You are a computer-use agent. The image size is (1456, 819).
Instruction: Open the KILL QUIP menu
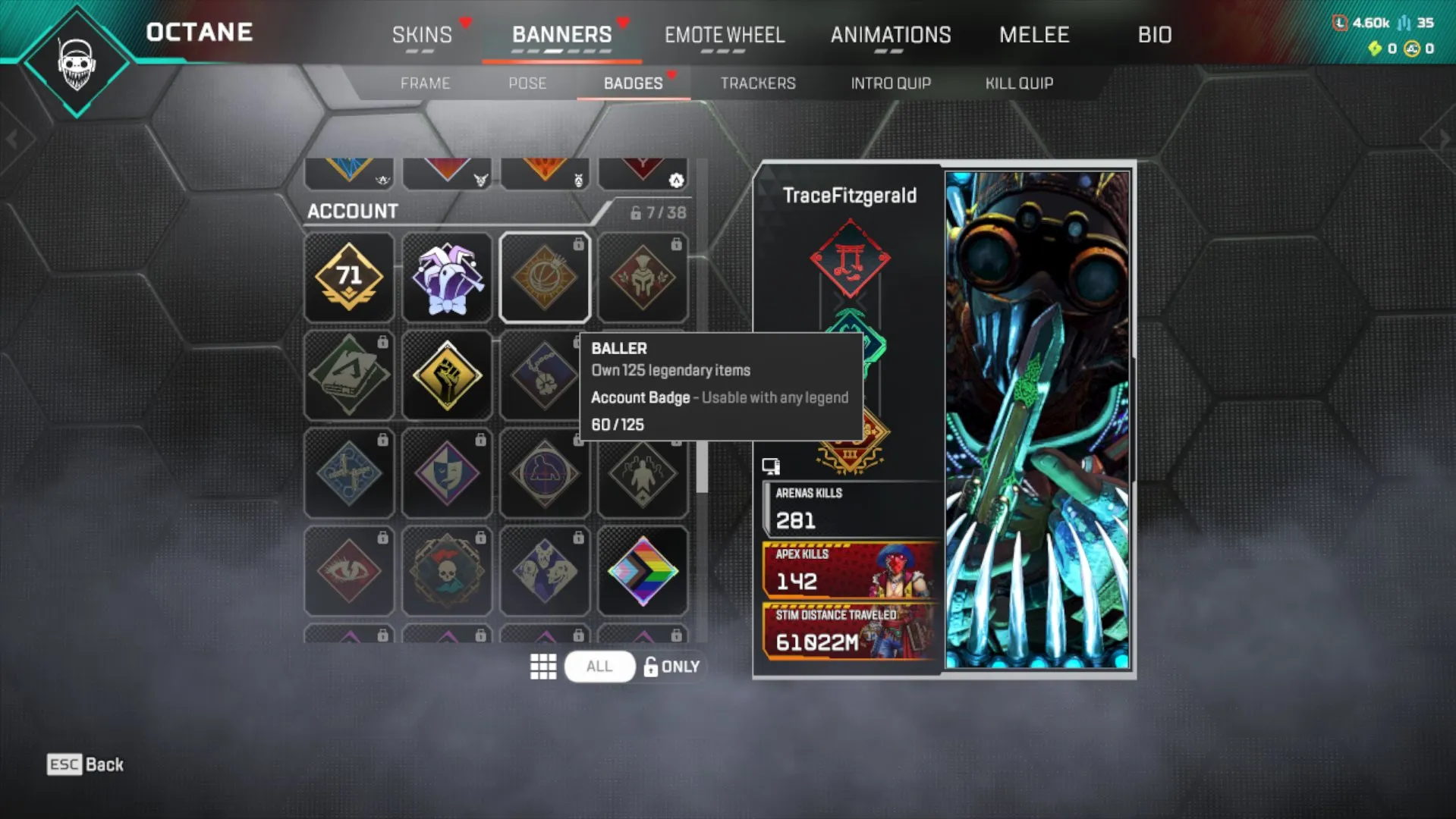pos(1019,83)
